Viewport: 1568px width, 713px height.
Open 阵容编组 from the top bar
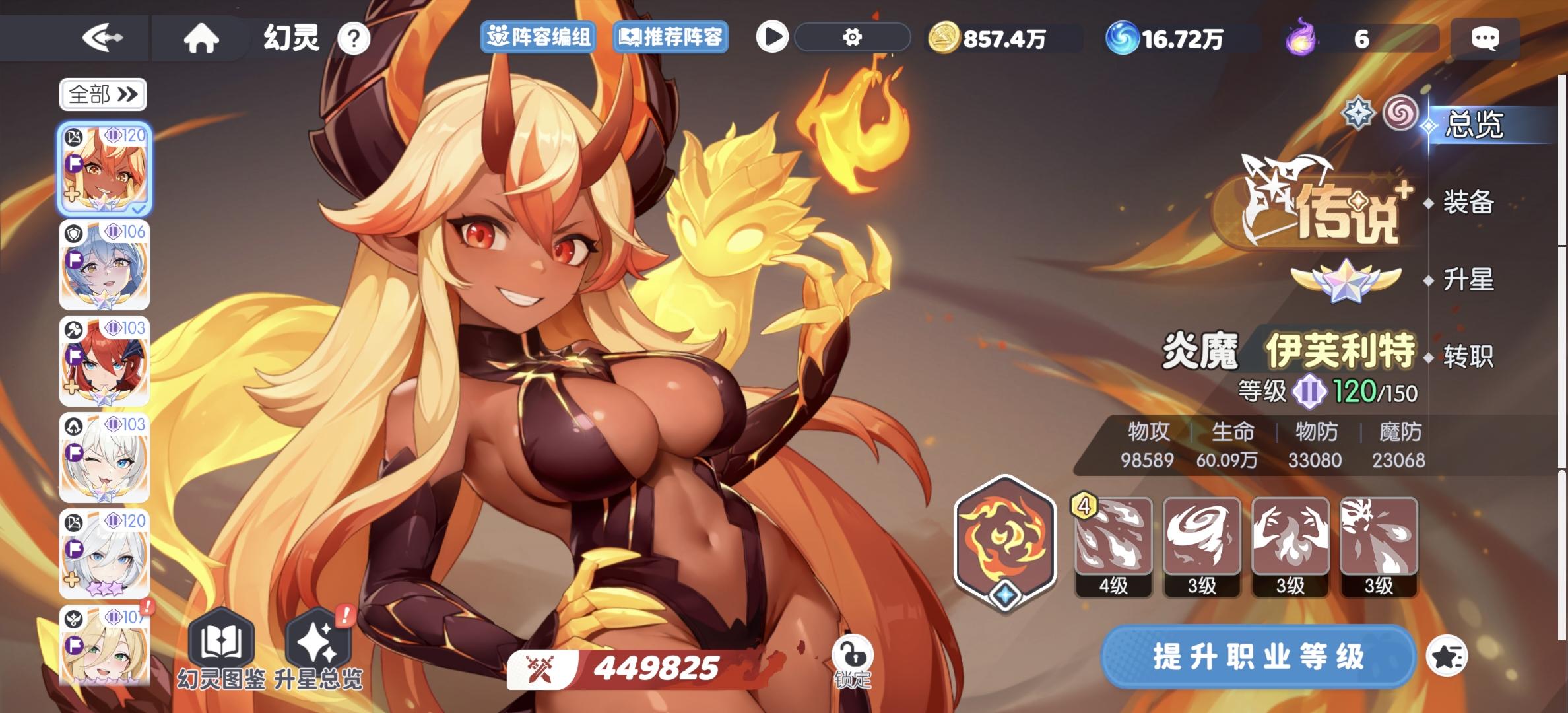[x=539, y=38]
